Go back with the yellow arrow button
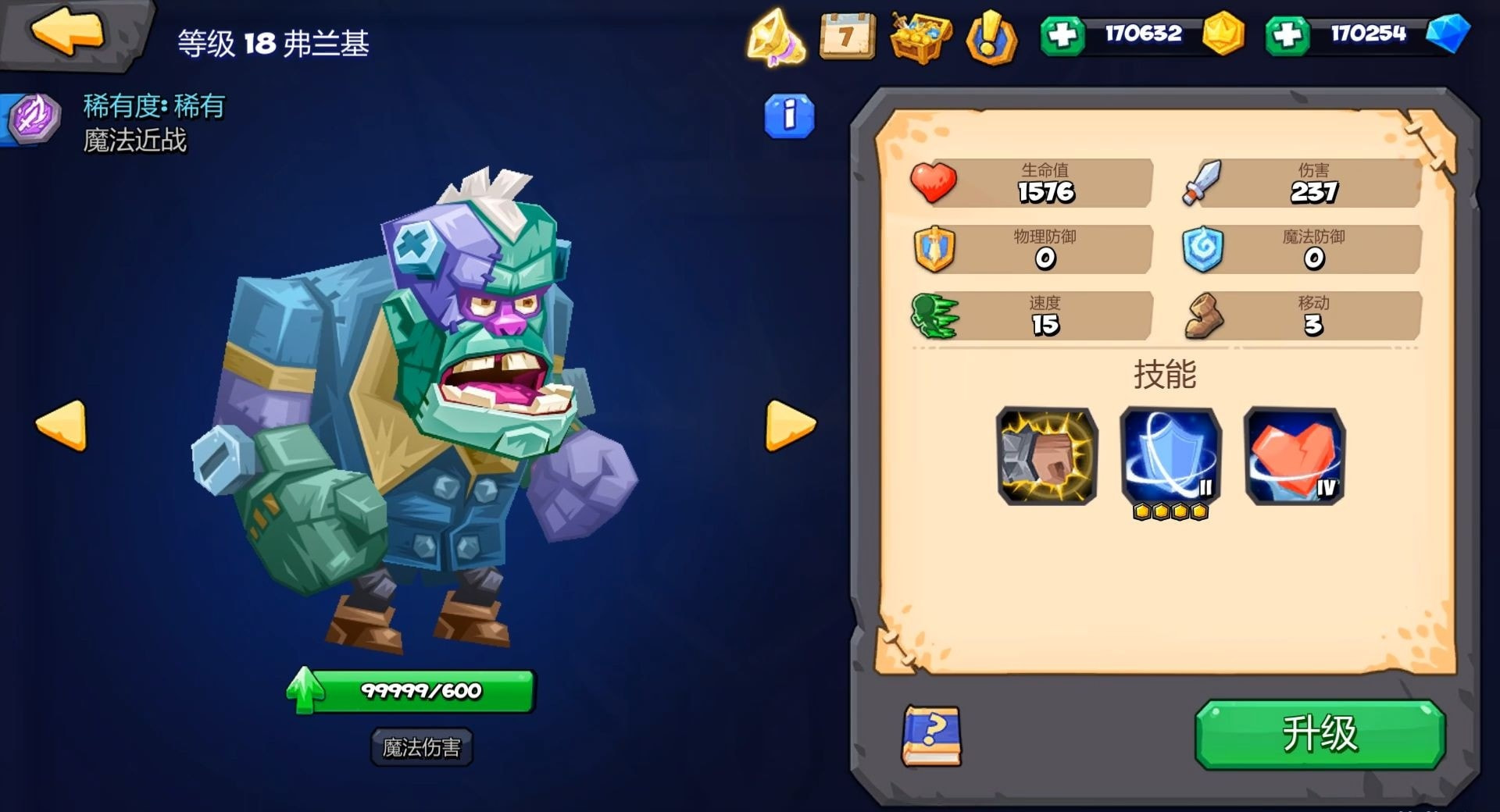This screenshot has height=812, width=1500. [x=68, y=33]
